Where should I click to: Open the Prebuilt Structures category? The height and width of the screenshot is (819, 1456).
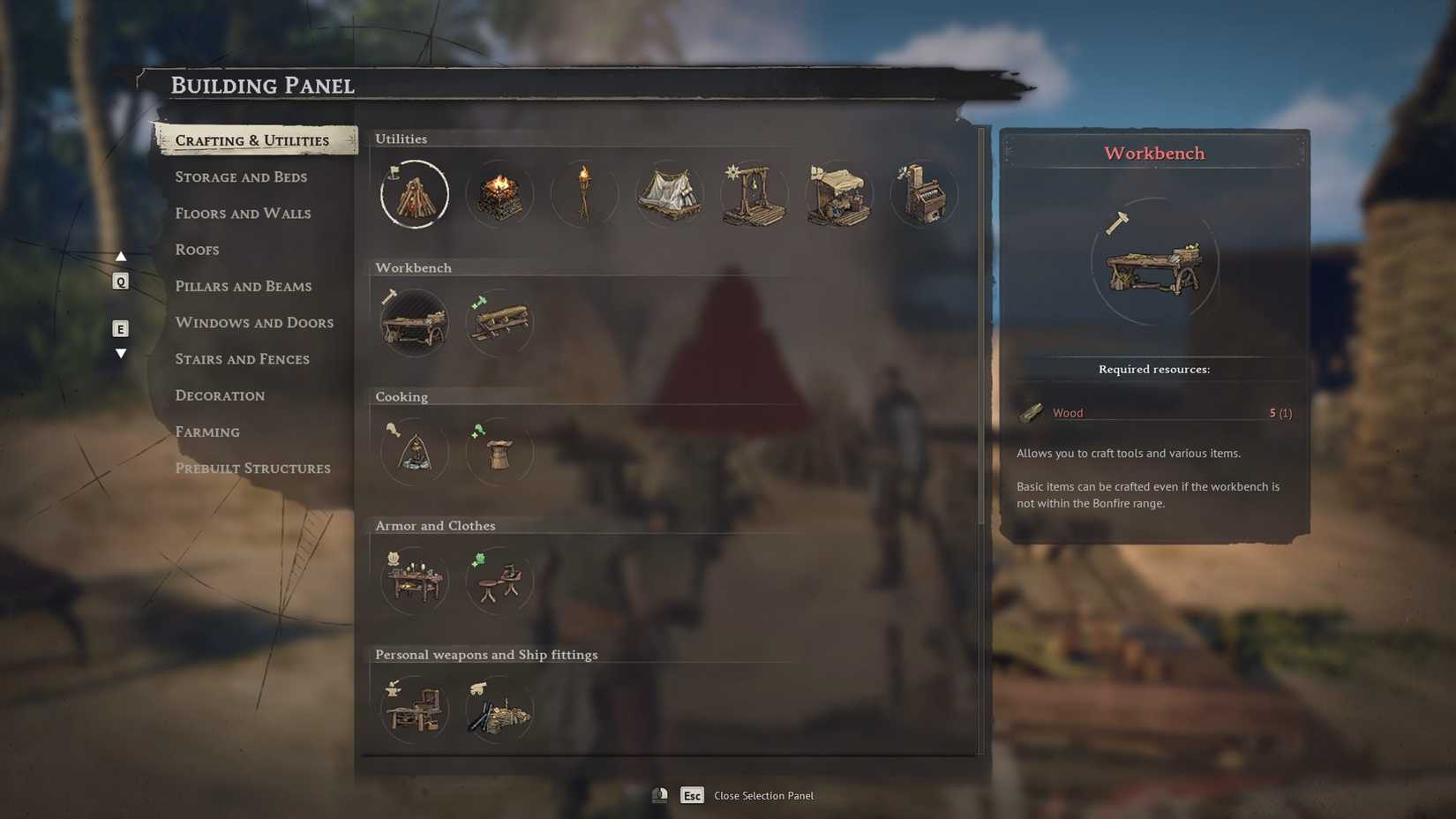coord(252,469)
